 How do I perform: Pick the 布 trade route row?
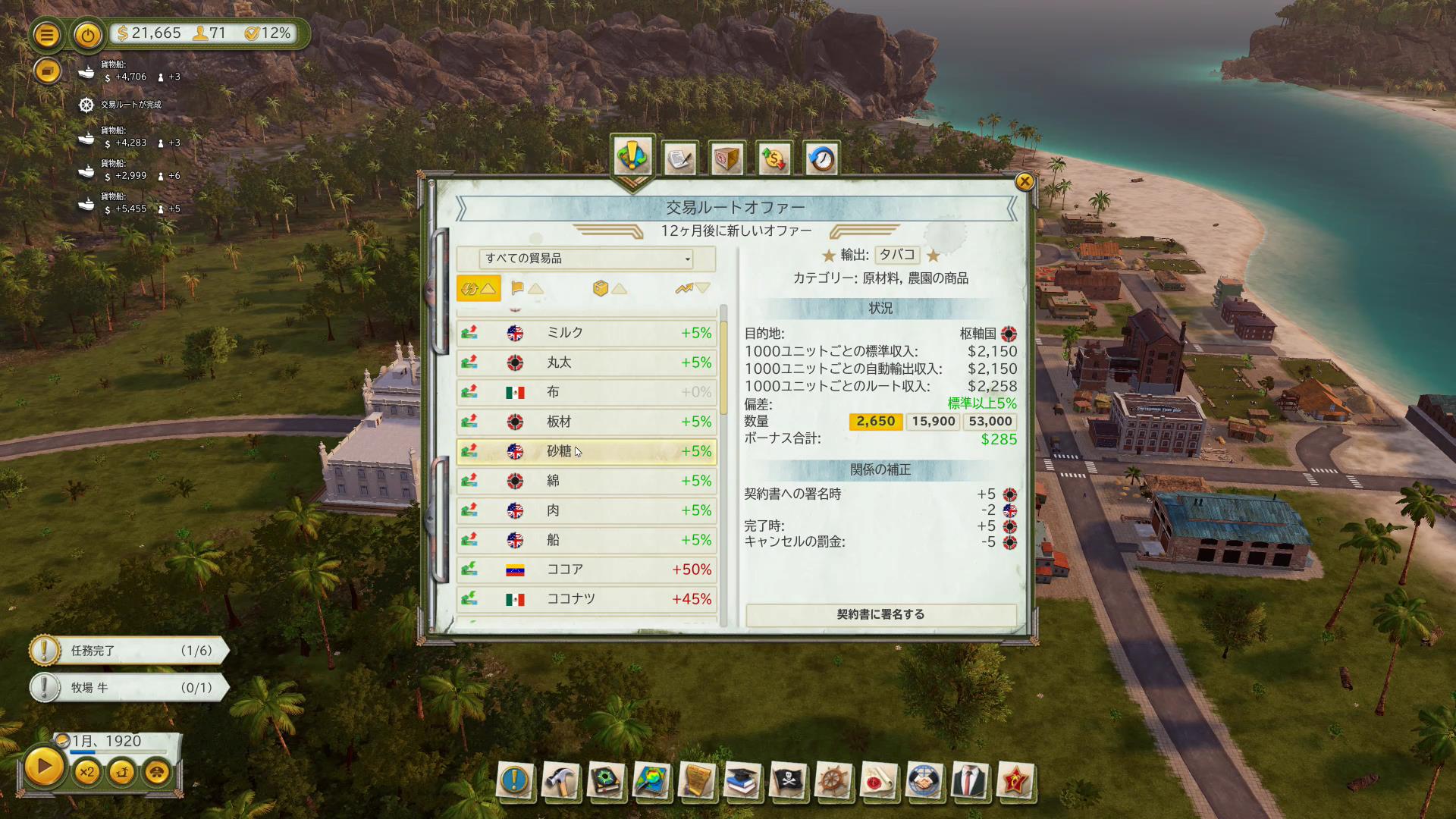(586, 392)
